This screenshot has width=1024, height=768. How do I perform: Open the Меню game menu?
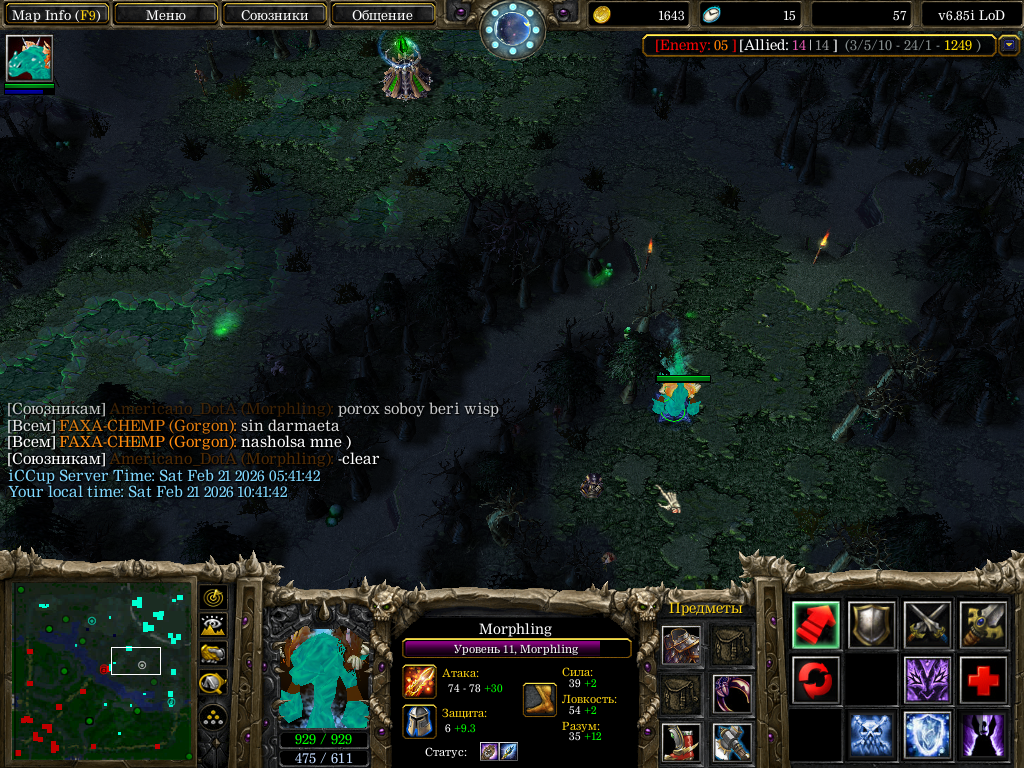166,15
